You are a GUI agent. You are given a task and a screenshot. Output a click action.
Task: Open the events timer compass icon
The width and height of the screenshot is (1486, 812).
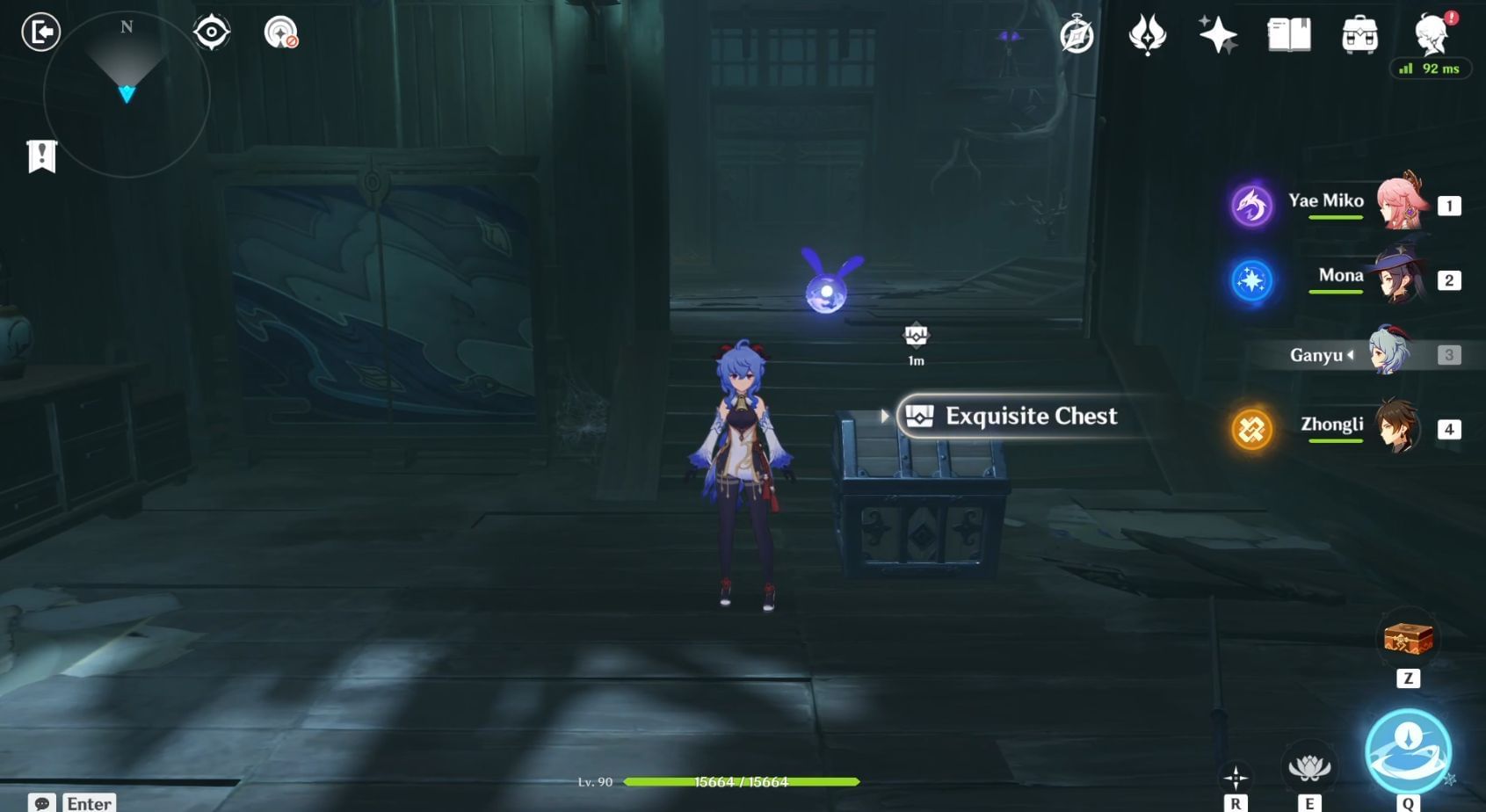tap(1078, 37)
